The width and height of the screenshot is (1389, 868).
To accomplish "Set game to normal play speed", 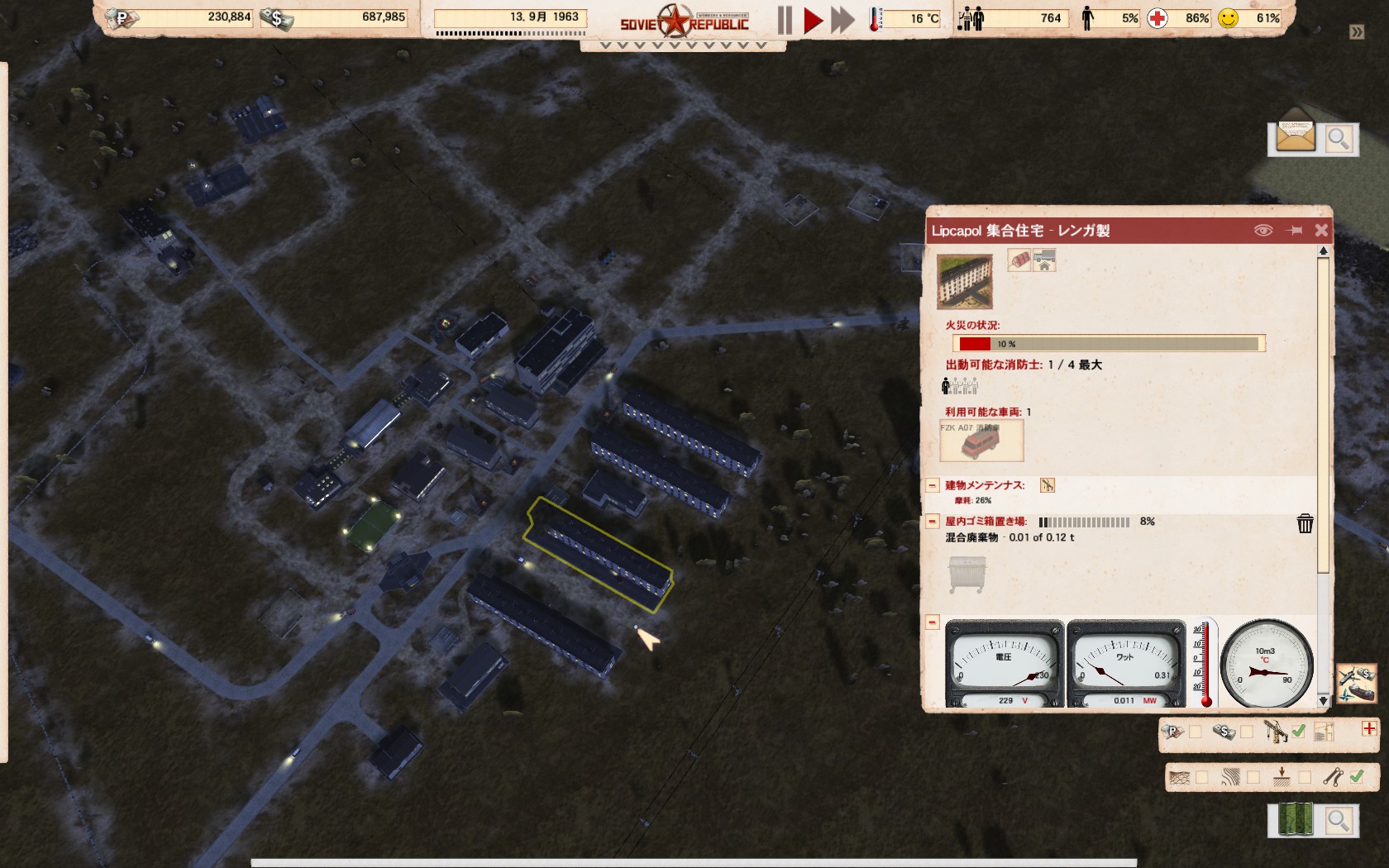I will click(813, 20).
